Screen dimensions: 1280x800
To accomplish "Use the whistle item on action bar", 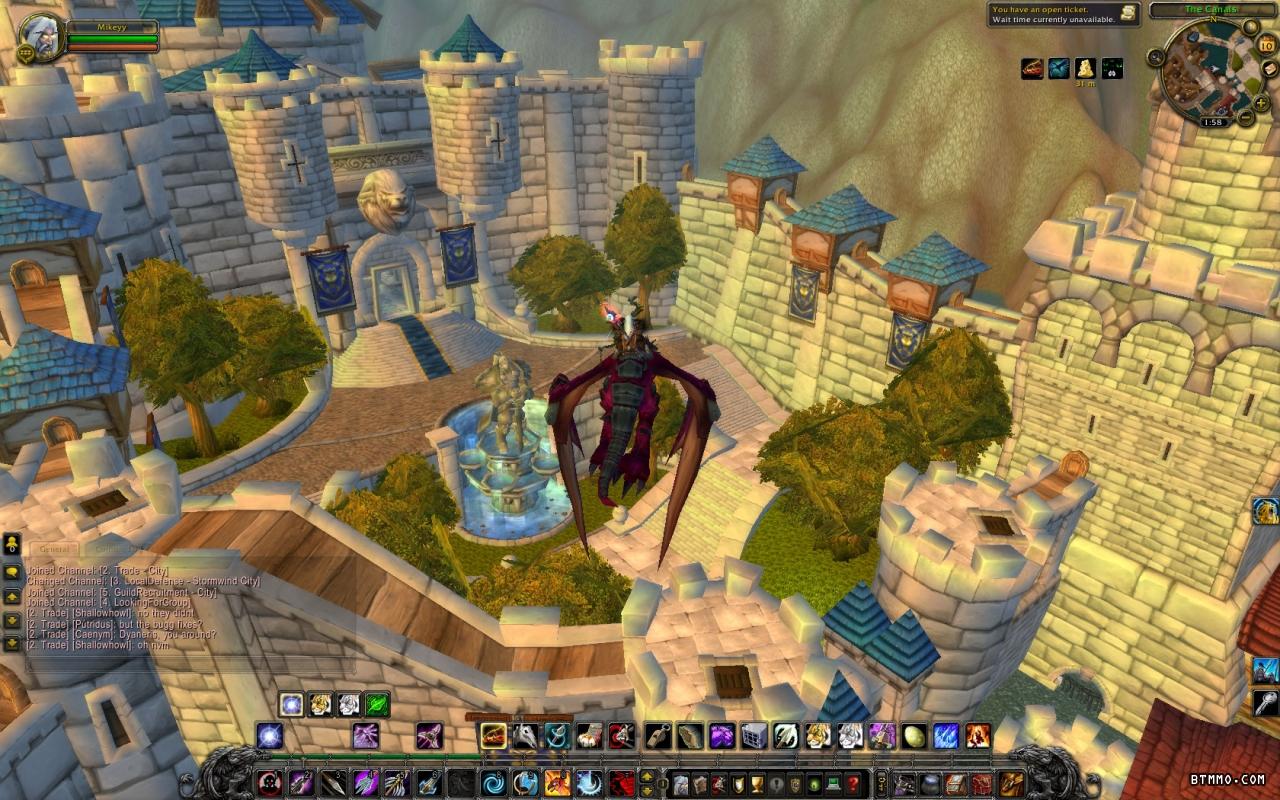I will pos(659,737).
